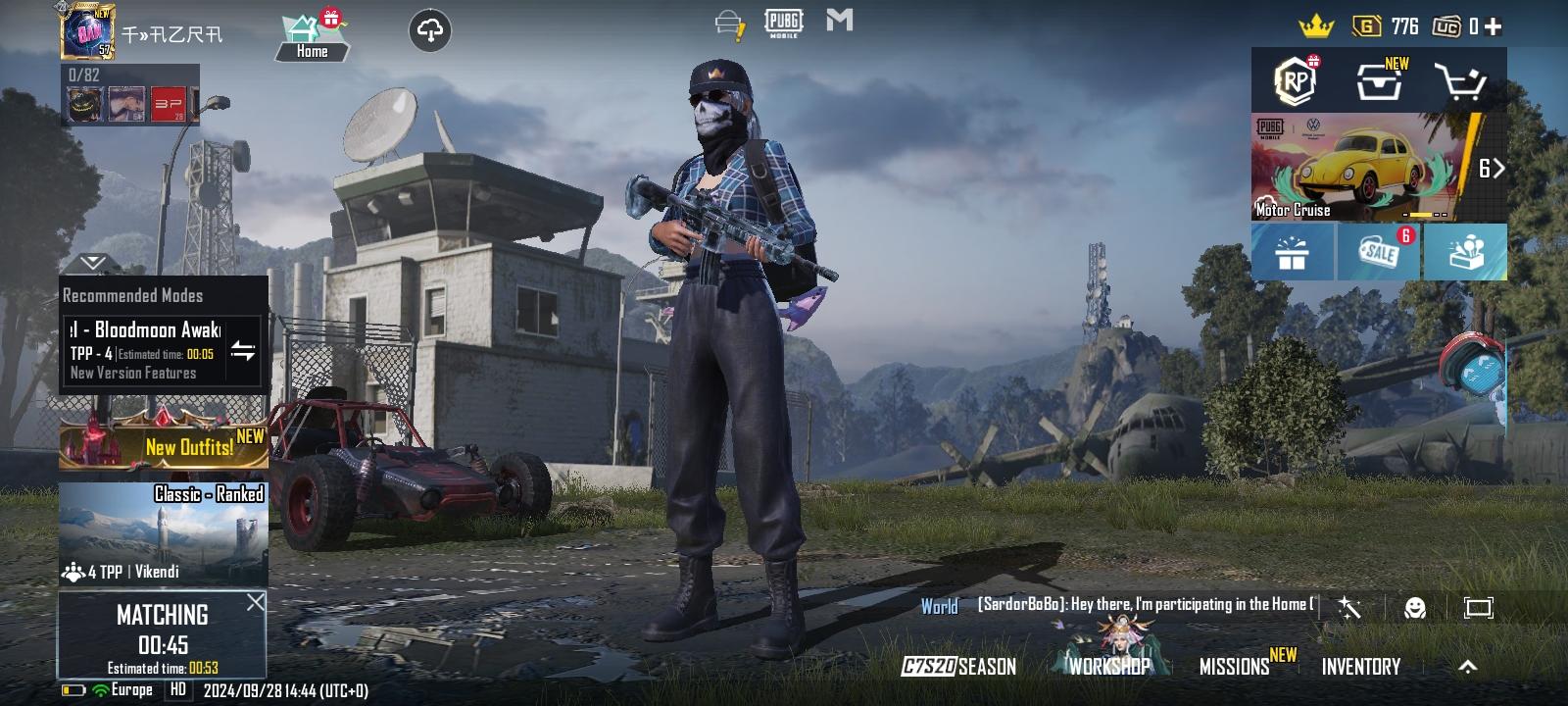Open the Missions menu
Viewport: 1568px width, 706px height.
pos(1235,667)
